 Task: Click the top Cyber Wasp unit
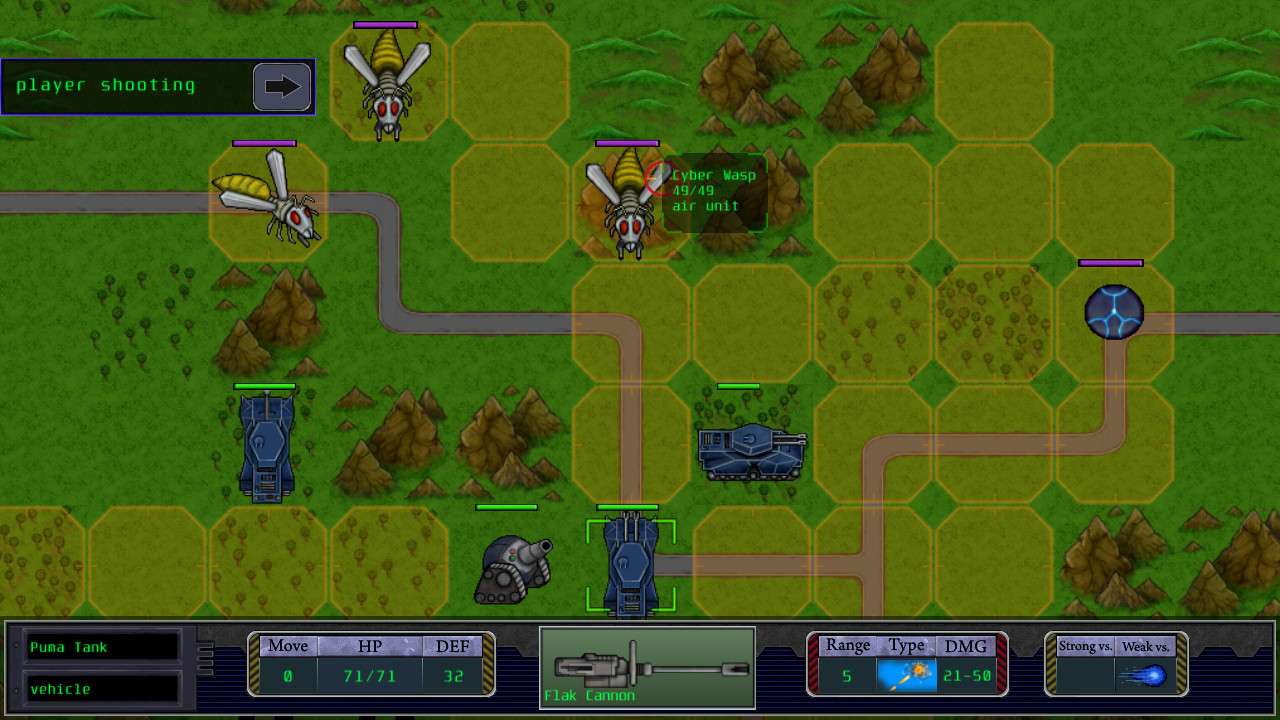(388, 80)
